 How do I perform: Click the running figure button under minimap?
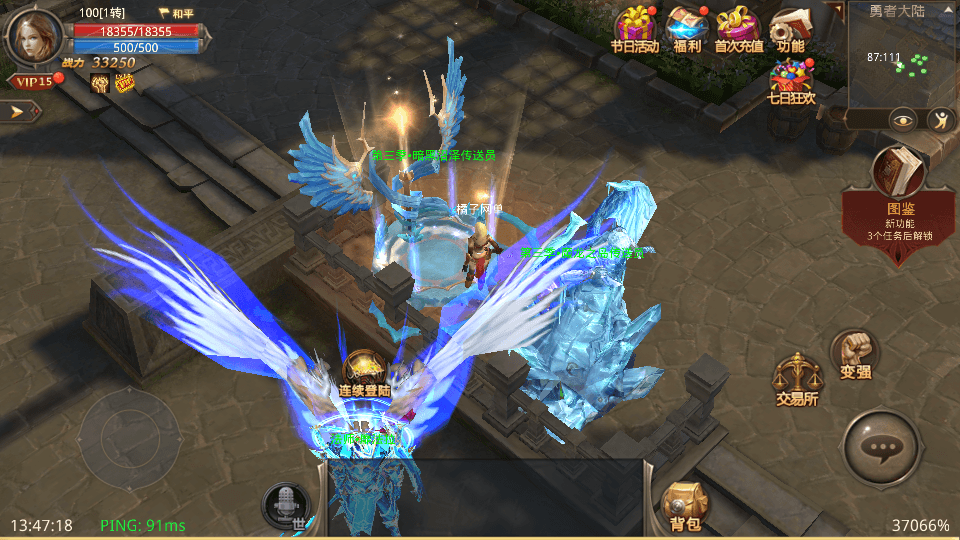(x=940, y=120)
